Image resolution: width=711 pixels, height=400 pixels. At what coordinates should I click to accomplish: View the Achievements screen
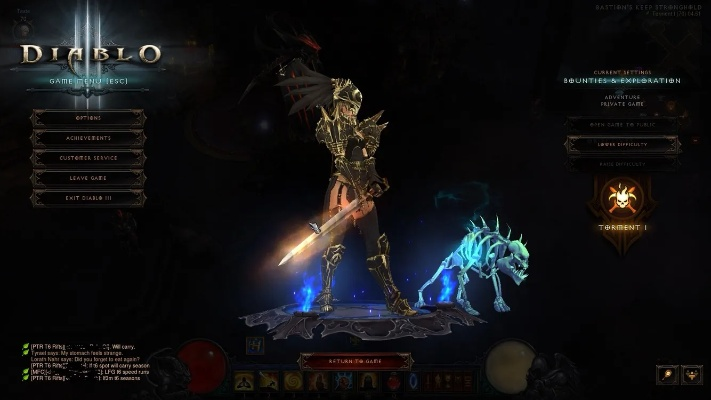point(88,138)
